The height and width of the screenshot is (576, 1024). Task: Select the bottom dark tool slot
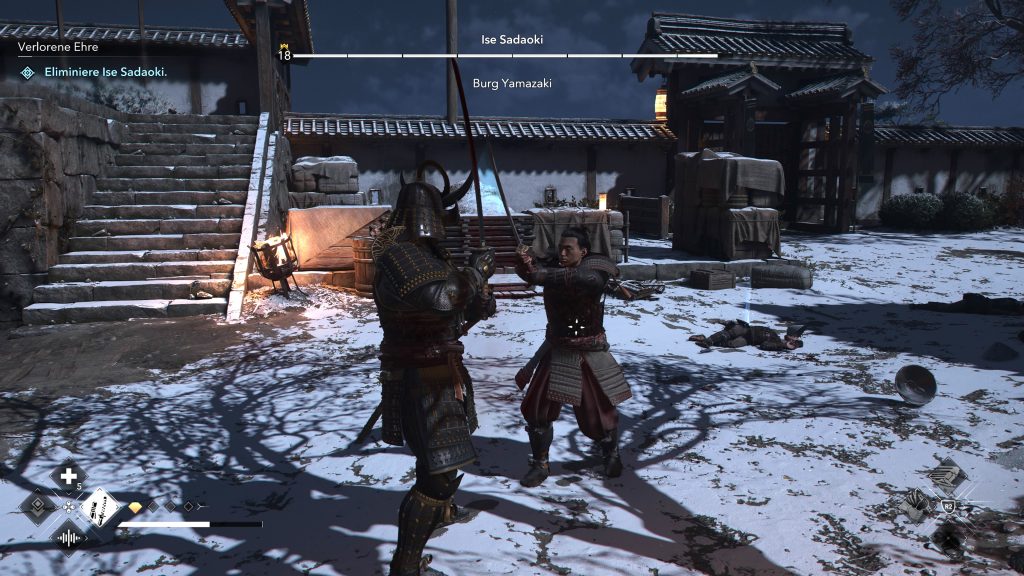tap(947, 537)
